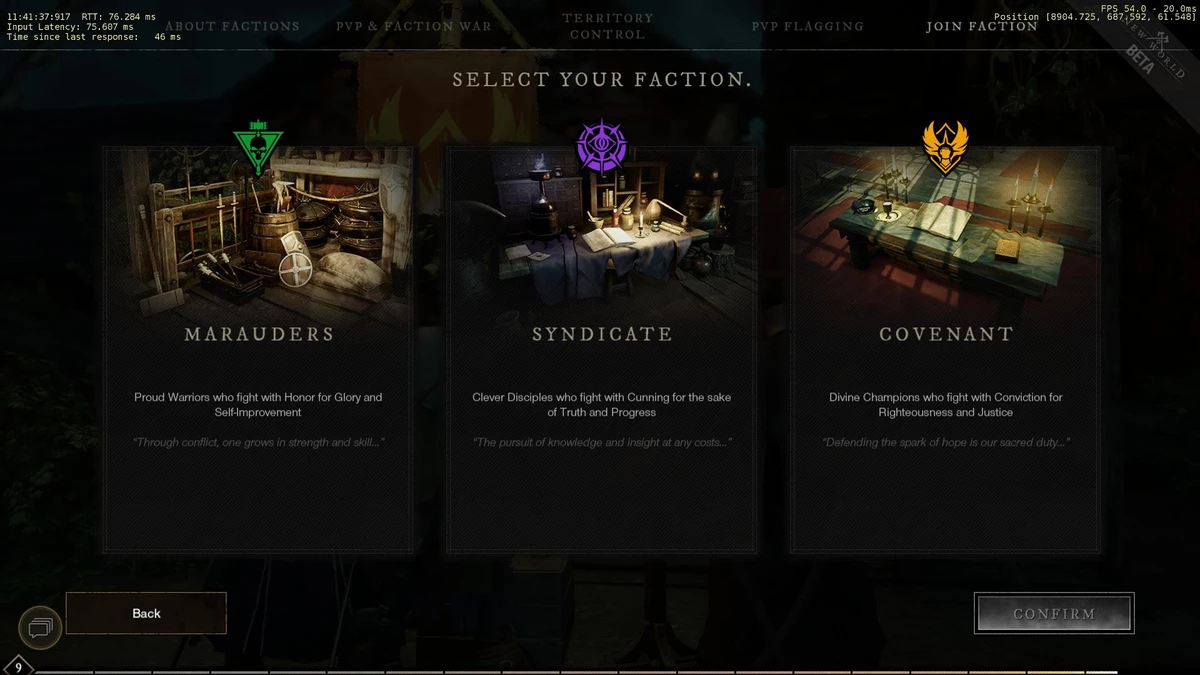Show the Territory Control tab
Viewport: 1200px width, 675px height.
point(608,26)
